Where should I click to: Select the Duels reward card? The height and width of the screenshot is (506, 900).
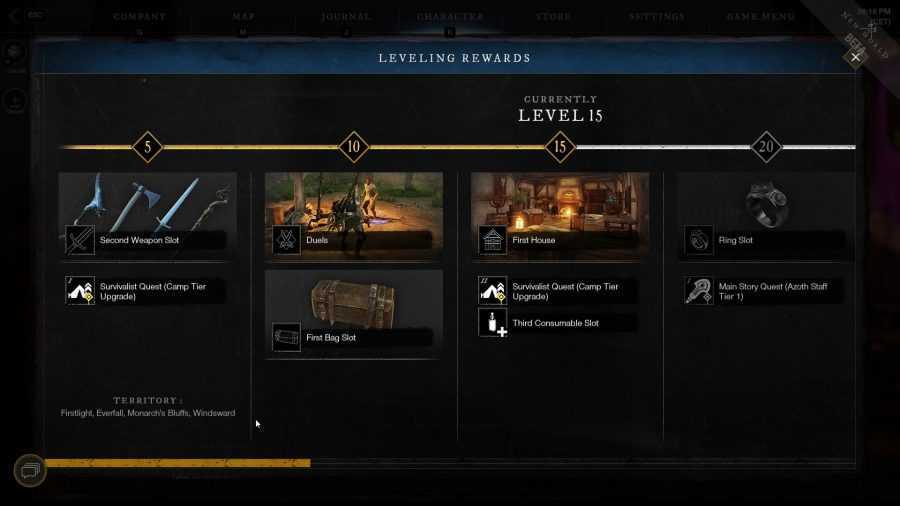(353, 216)
